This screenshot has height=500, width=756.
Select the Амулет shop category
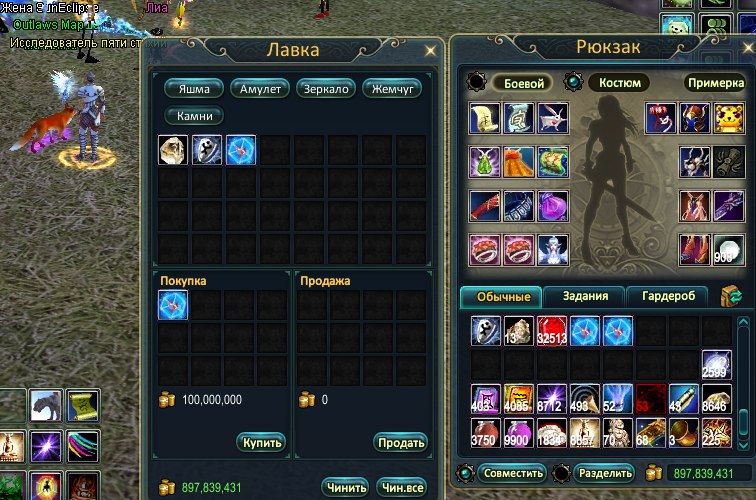click(x=260, y=89)
